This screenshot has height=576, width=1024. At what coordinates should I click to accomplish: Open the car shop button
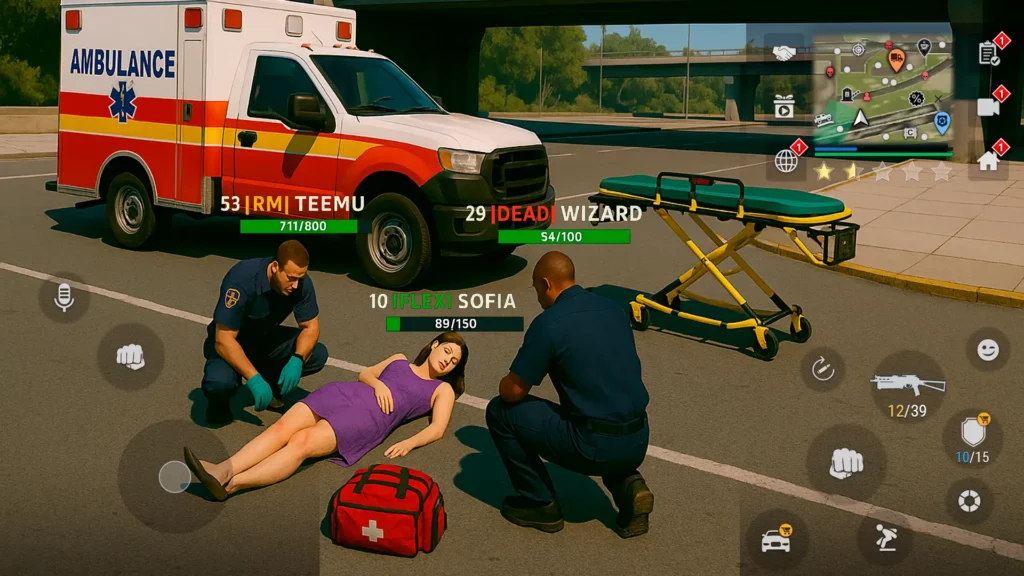click(776, 540)
